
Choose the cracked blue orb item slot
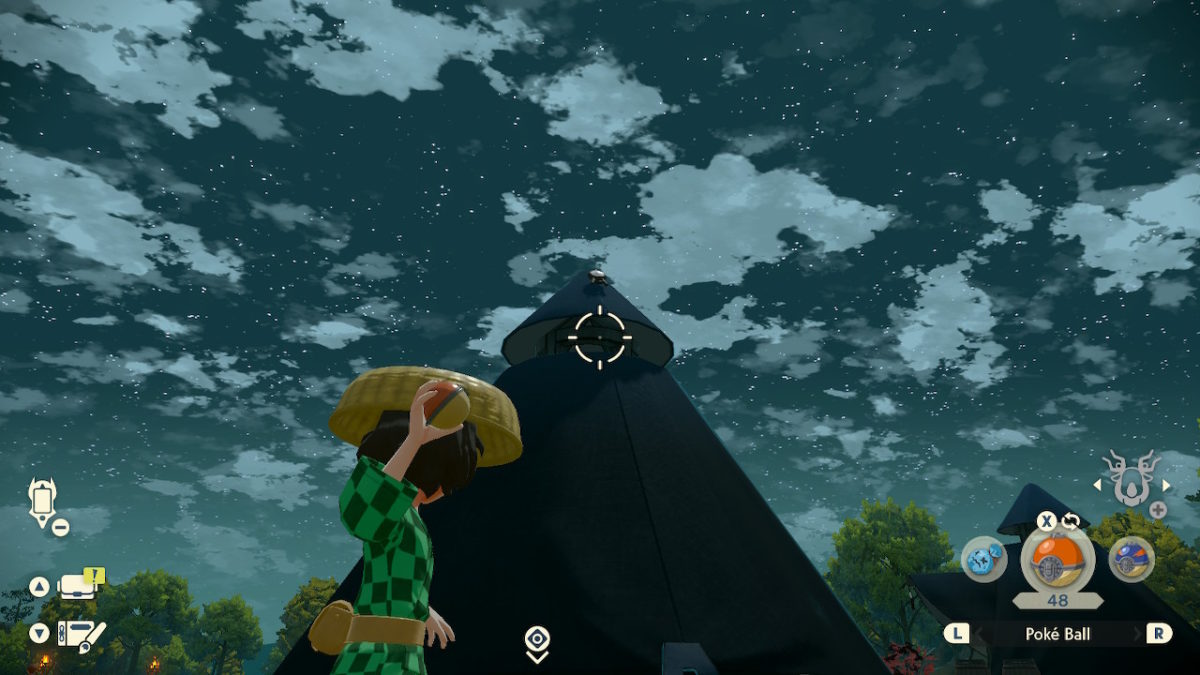point(984,558)
